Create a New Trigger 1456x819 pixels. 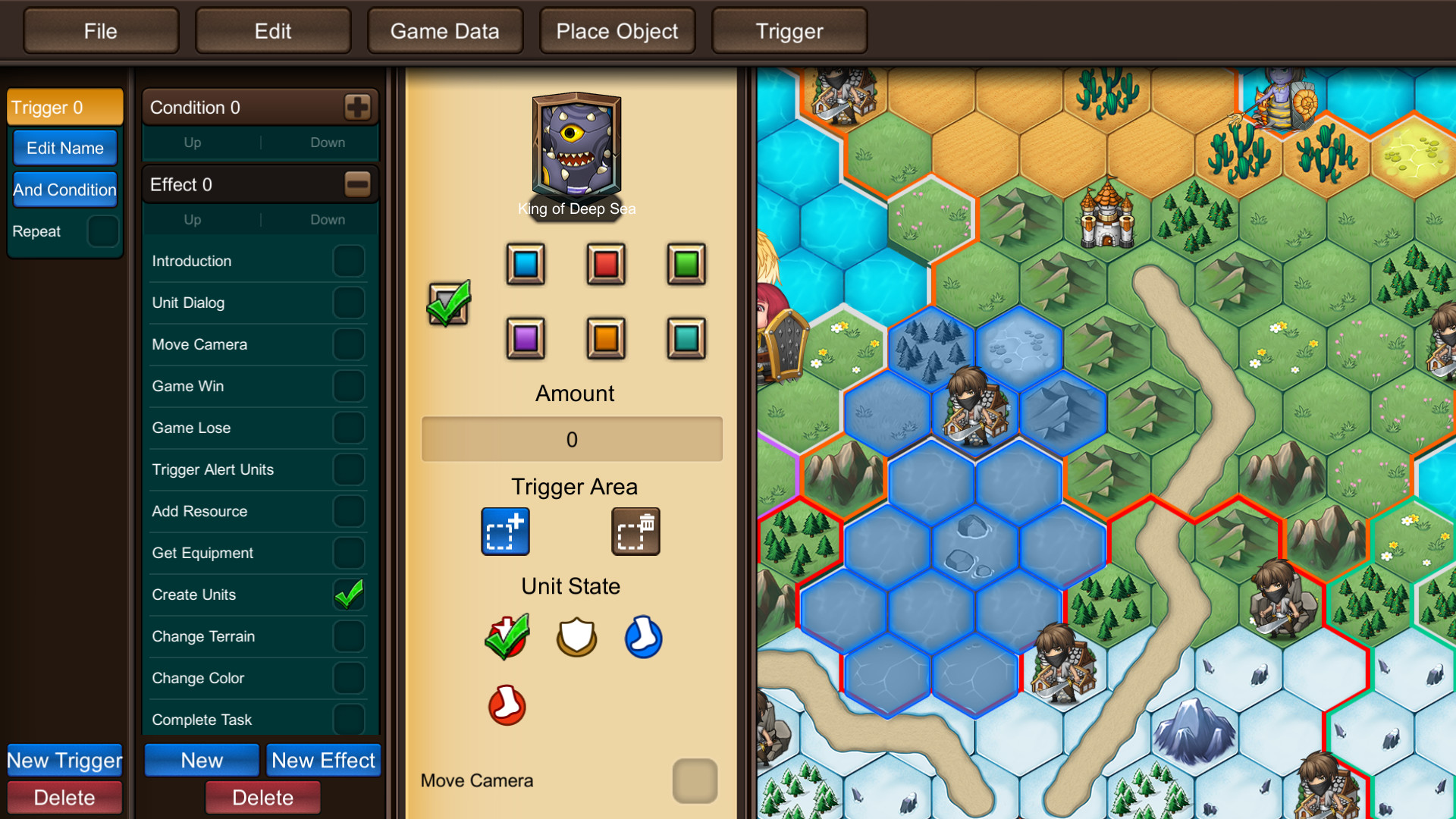click(64, 760)
